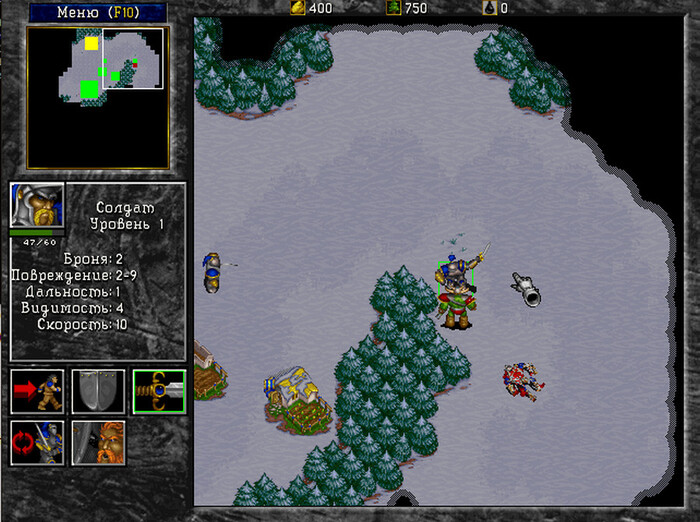Select the Stand Ground bearded face command
This screenshot has width=700, height=522.
98,443
